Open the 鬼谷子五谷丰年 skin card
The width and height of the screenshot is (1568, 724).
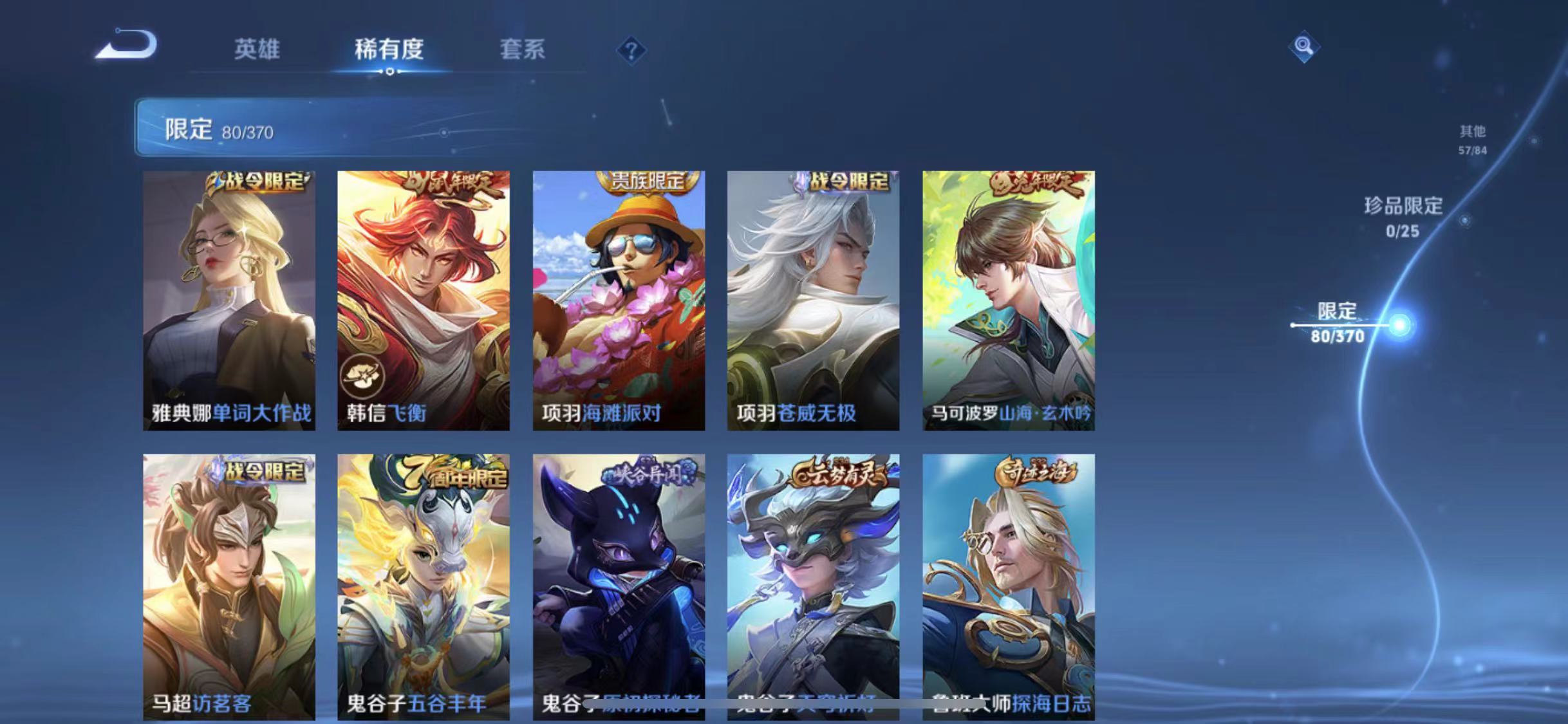coord(425,586)
